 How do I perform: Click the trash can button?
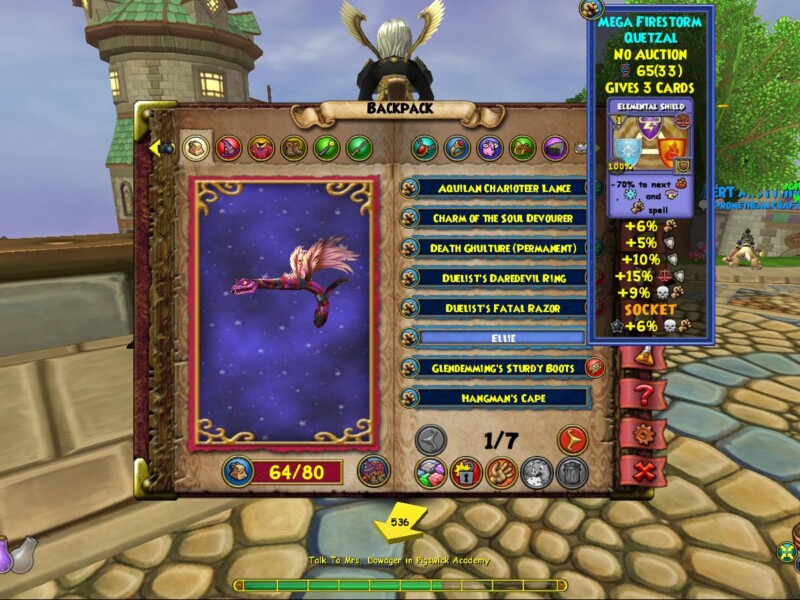572,473
